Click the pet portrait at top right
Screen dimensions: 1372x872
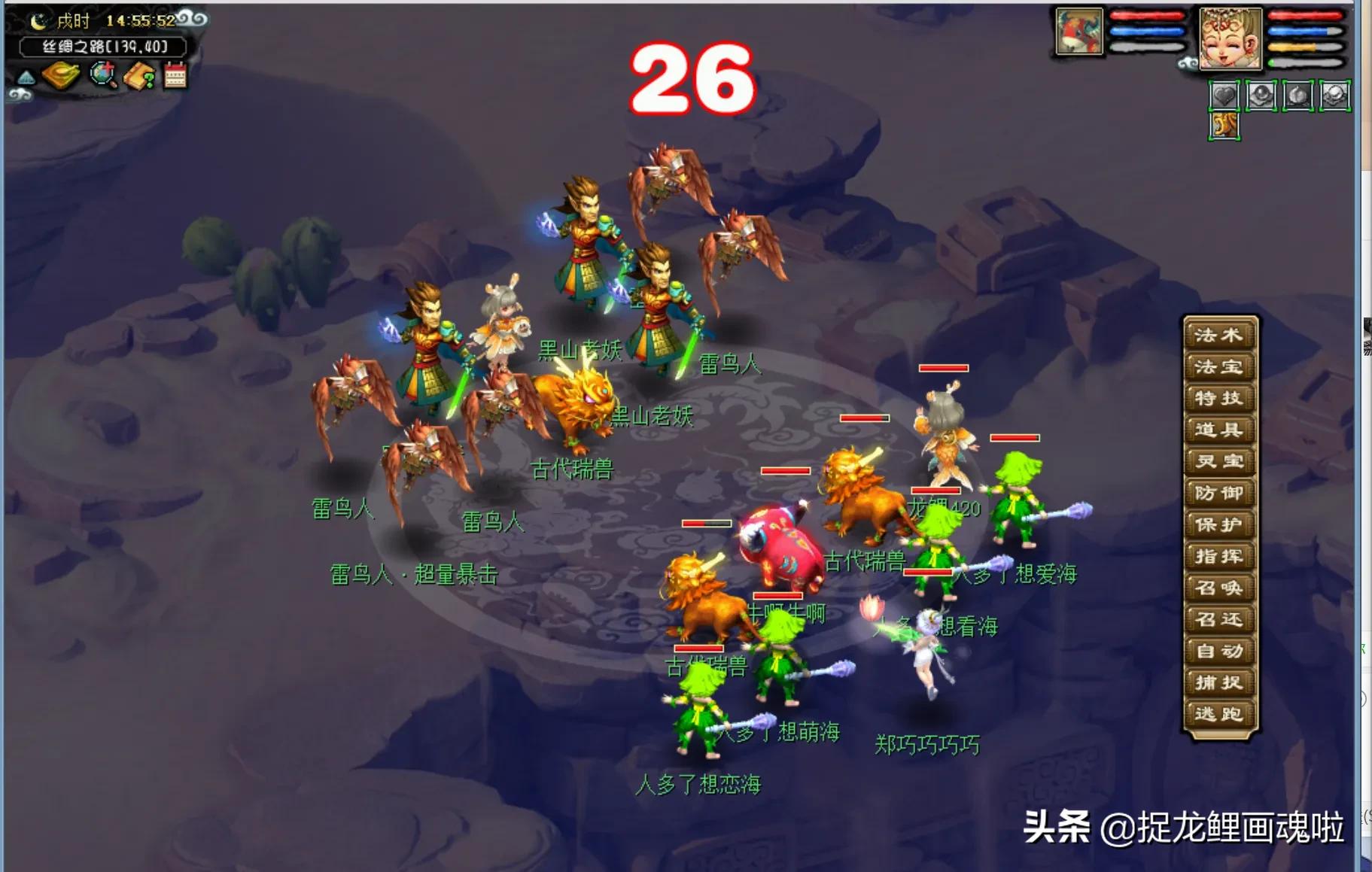pyautogui.click(x=1079, y=33)
